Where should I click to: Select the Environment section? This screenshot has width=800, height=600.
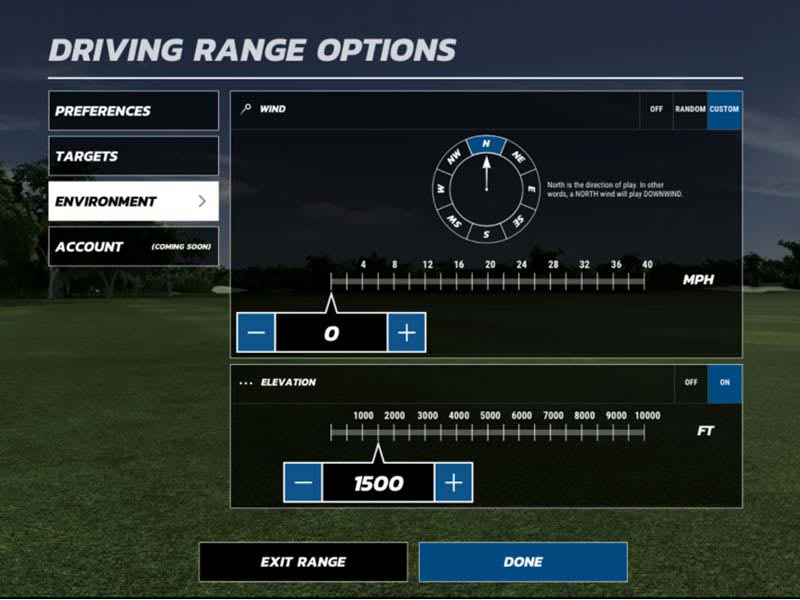[133, 201]
